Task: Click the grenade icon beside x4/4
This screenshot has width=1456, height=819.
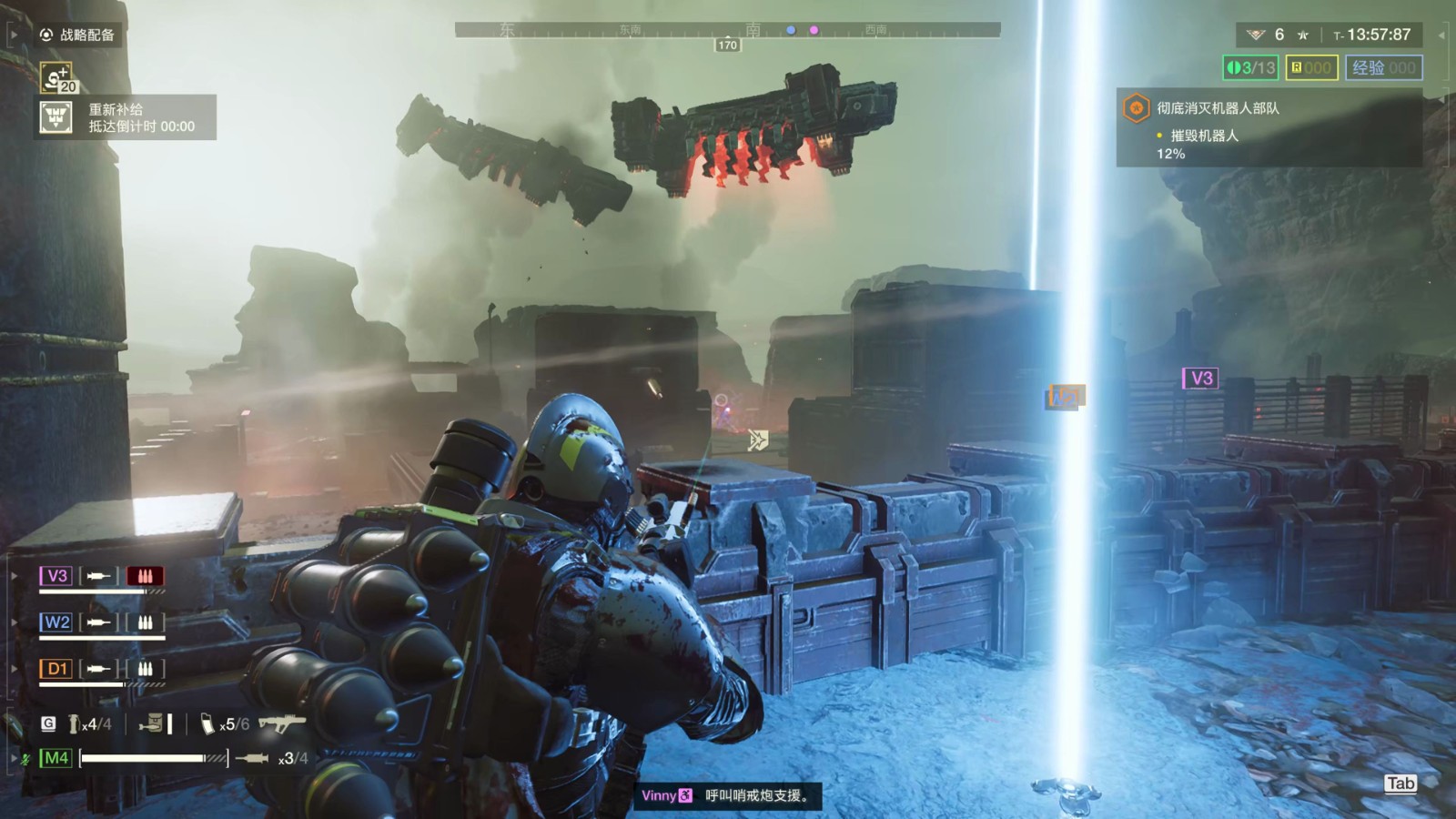Action: (75, 724)
